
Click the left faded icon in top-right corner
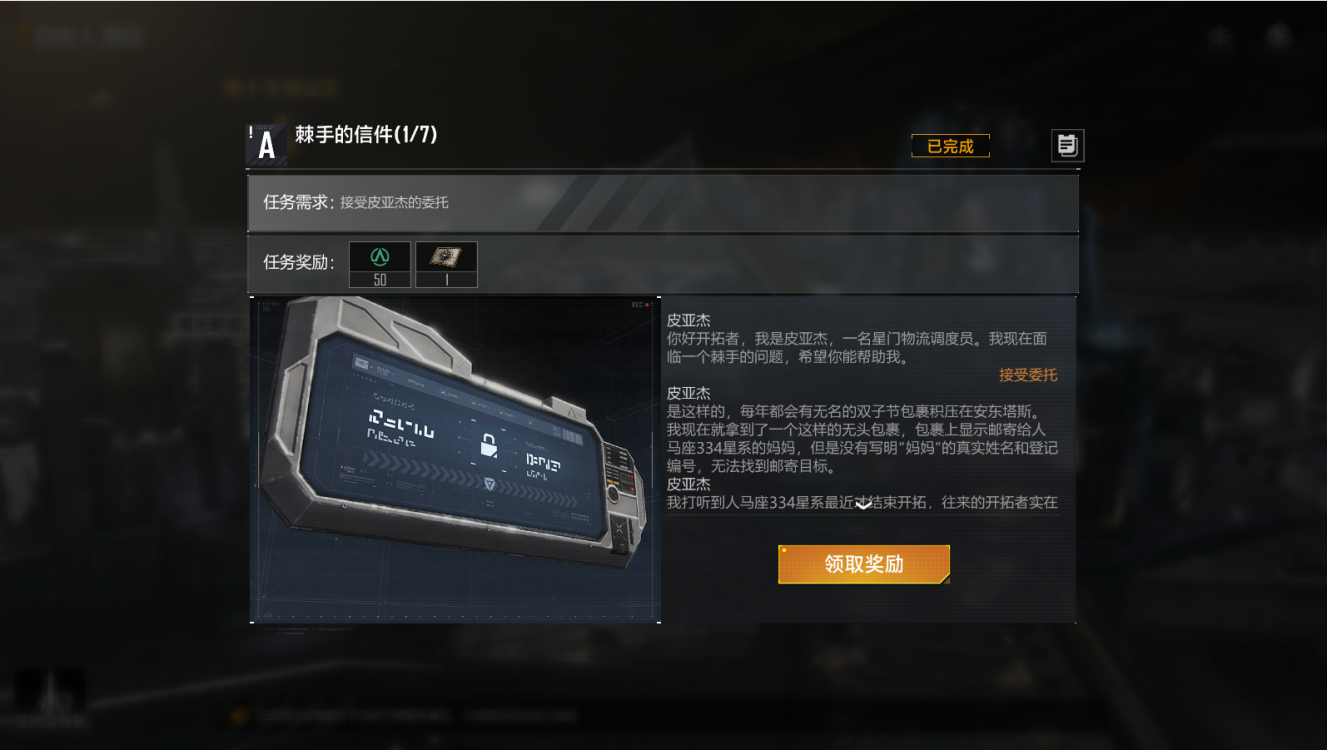click(1219, 37)
